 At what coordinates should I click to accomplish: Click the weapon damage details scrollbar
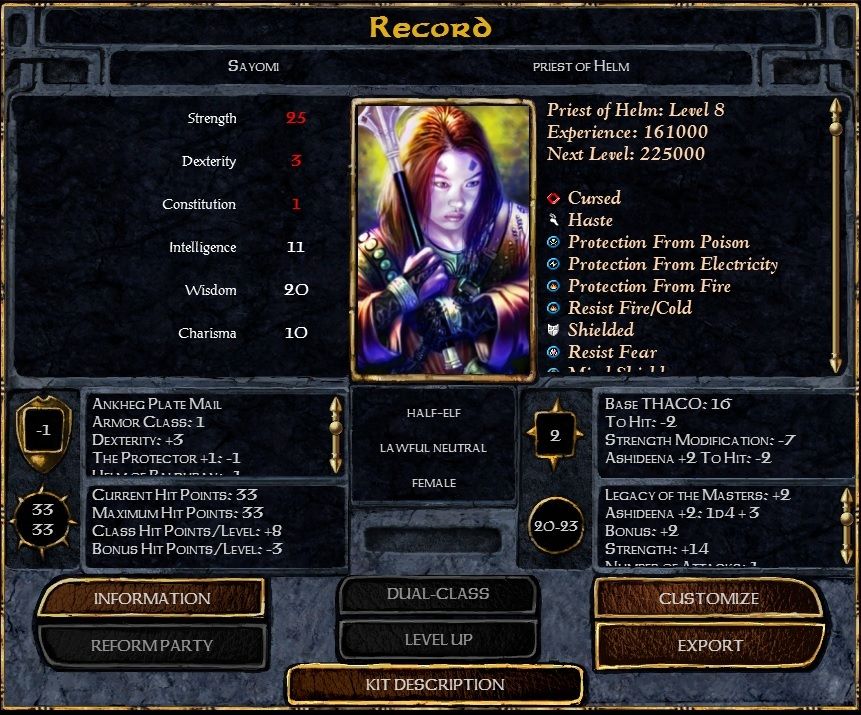[x=846, y=525]
